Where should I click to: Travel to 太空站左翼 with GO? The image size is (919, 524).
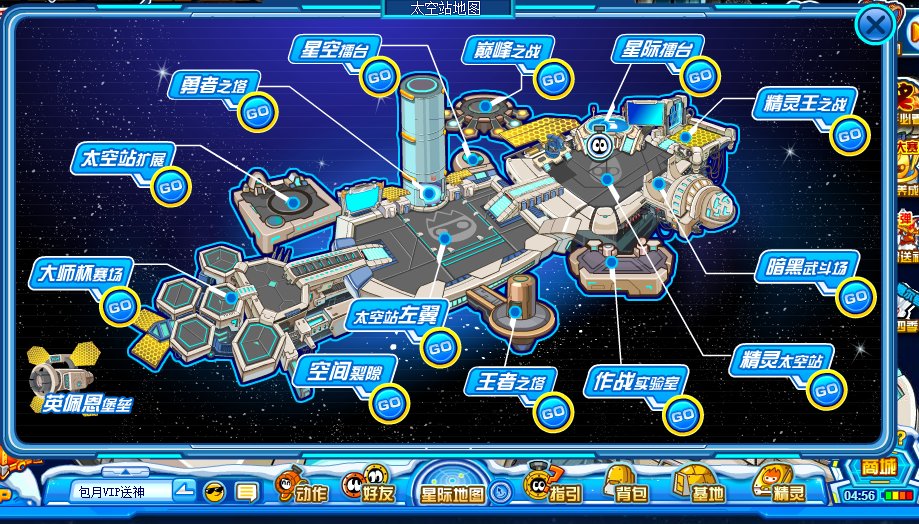point(440,346)
